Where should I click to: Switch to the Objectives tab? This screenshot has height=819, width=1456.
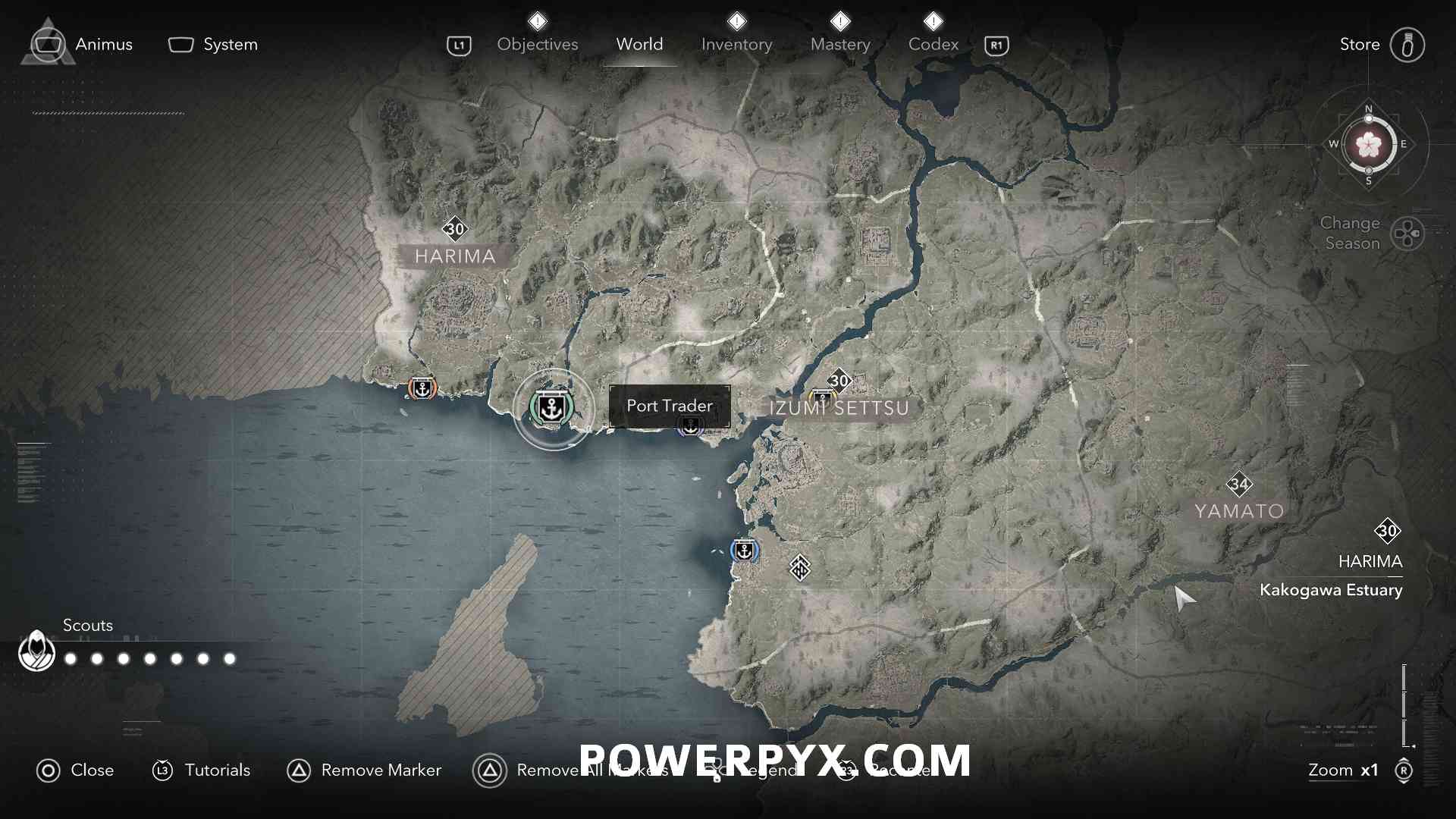537,44
